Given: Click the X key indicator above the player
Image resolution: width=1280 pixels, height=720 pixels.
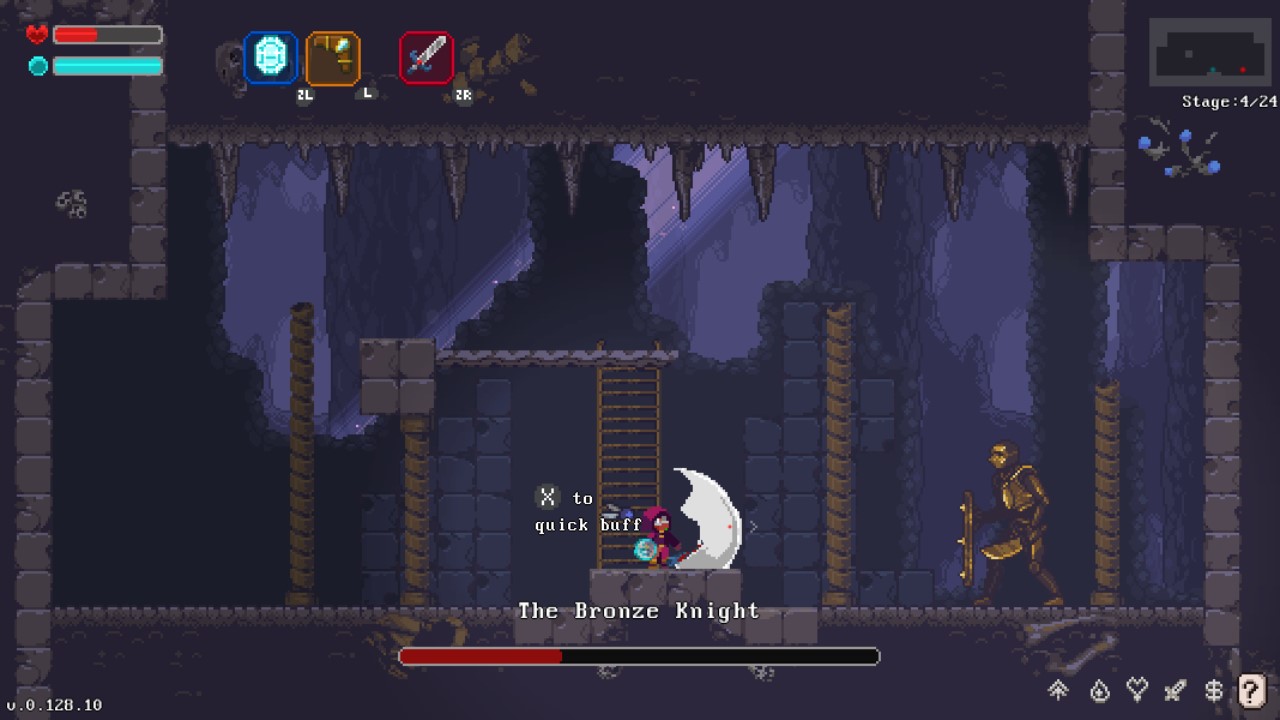Looking at the screenshot, I should pos(545,495).
